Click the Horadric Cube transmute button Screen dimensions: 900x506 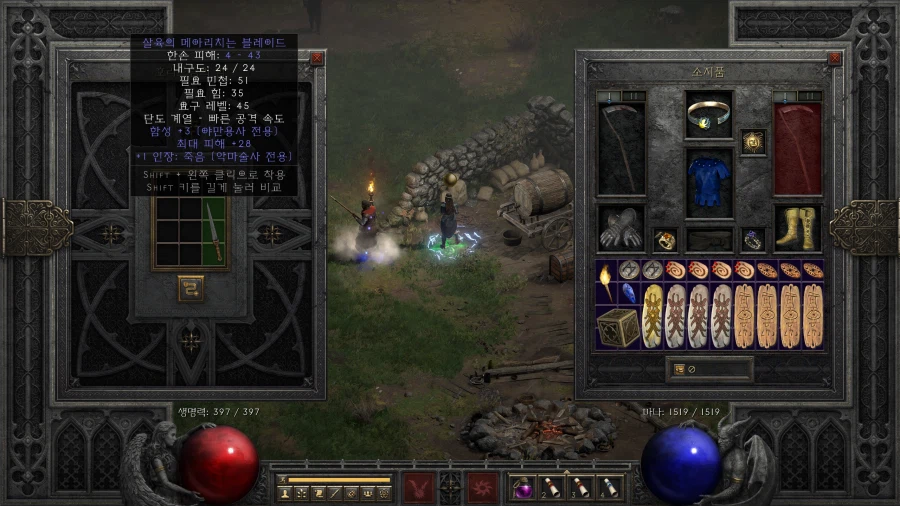point(191,288)
